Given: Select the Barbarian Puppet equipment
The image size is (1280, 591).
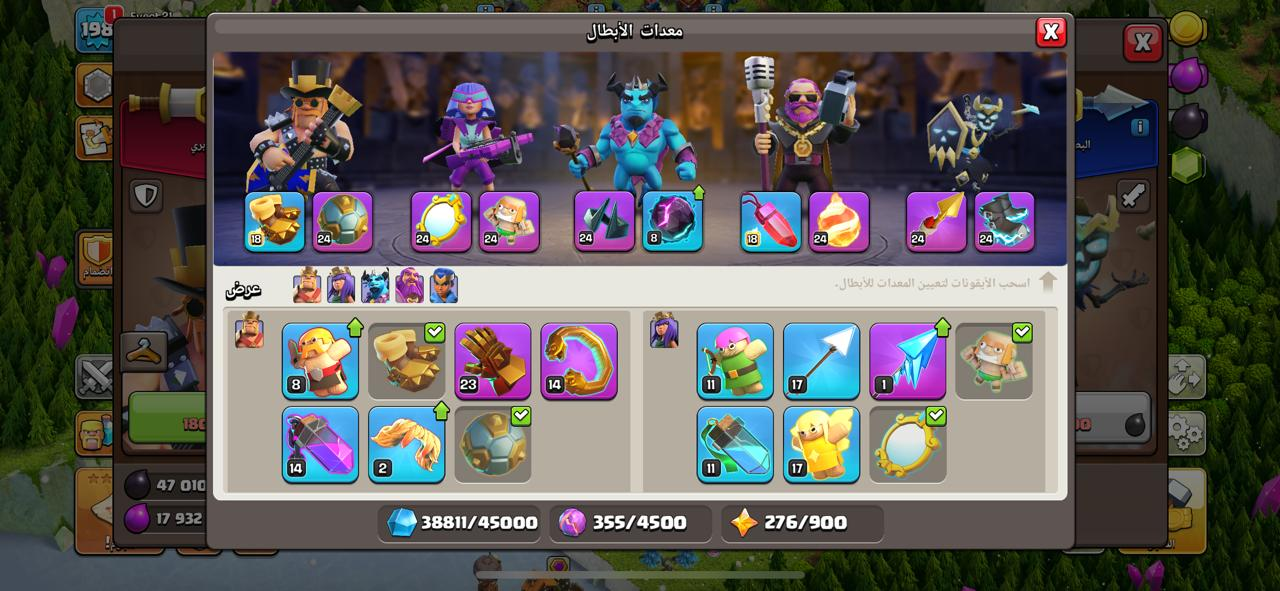Looking at the screenshot, I should click(x=320, y=361).
